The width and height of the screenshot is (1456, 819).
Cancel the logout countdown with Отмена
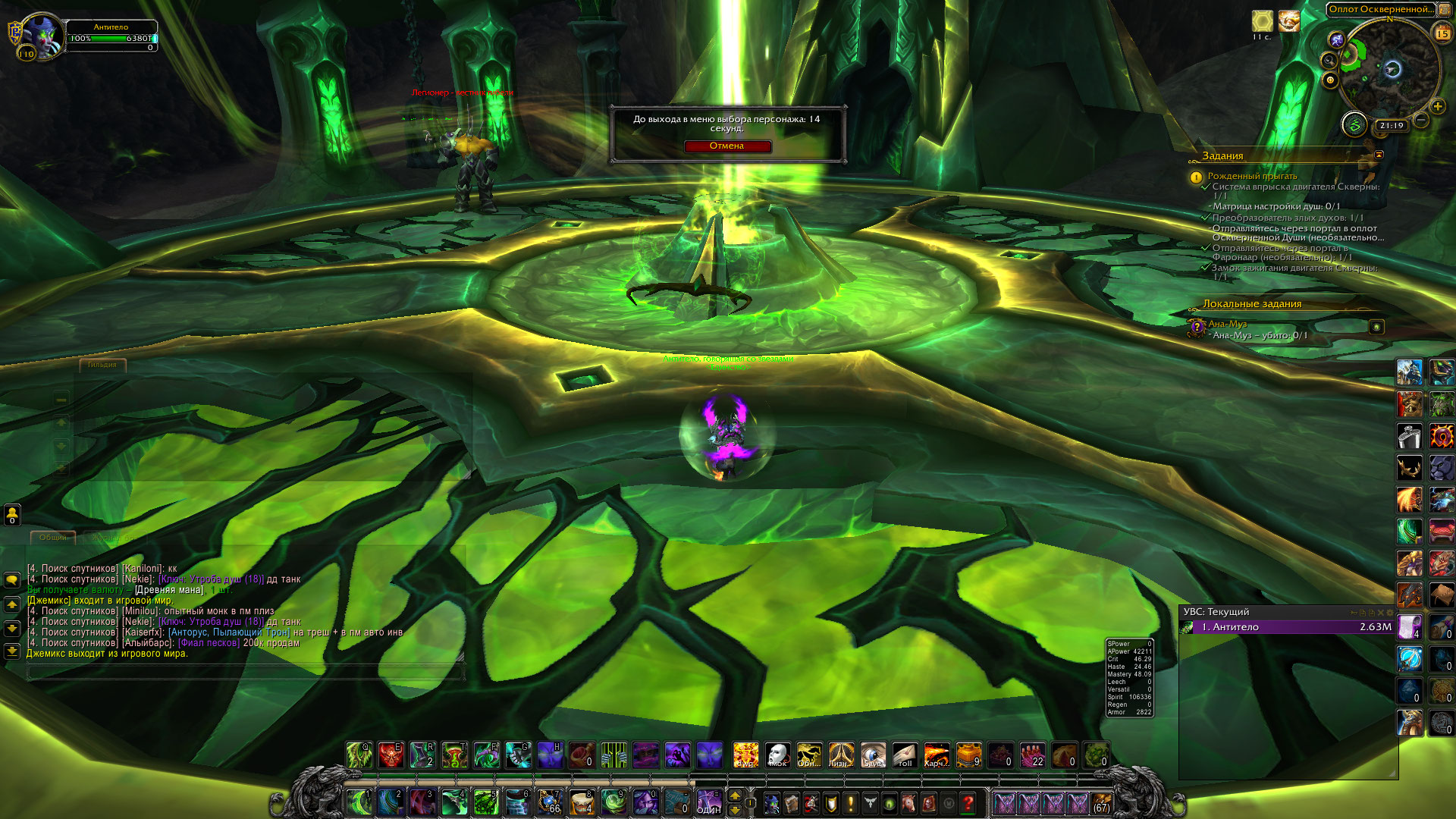726,146
